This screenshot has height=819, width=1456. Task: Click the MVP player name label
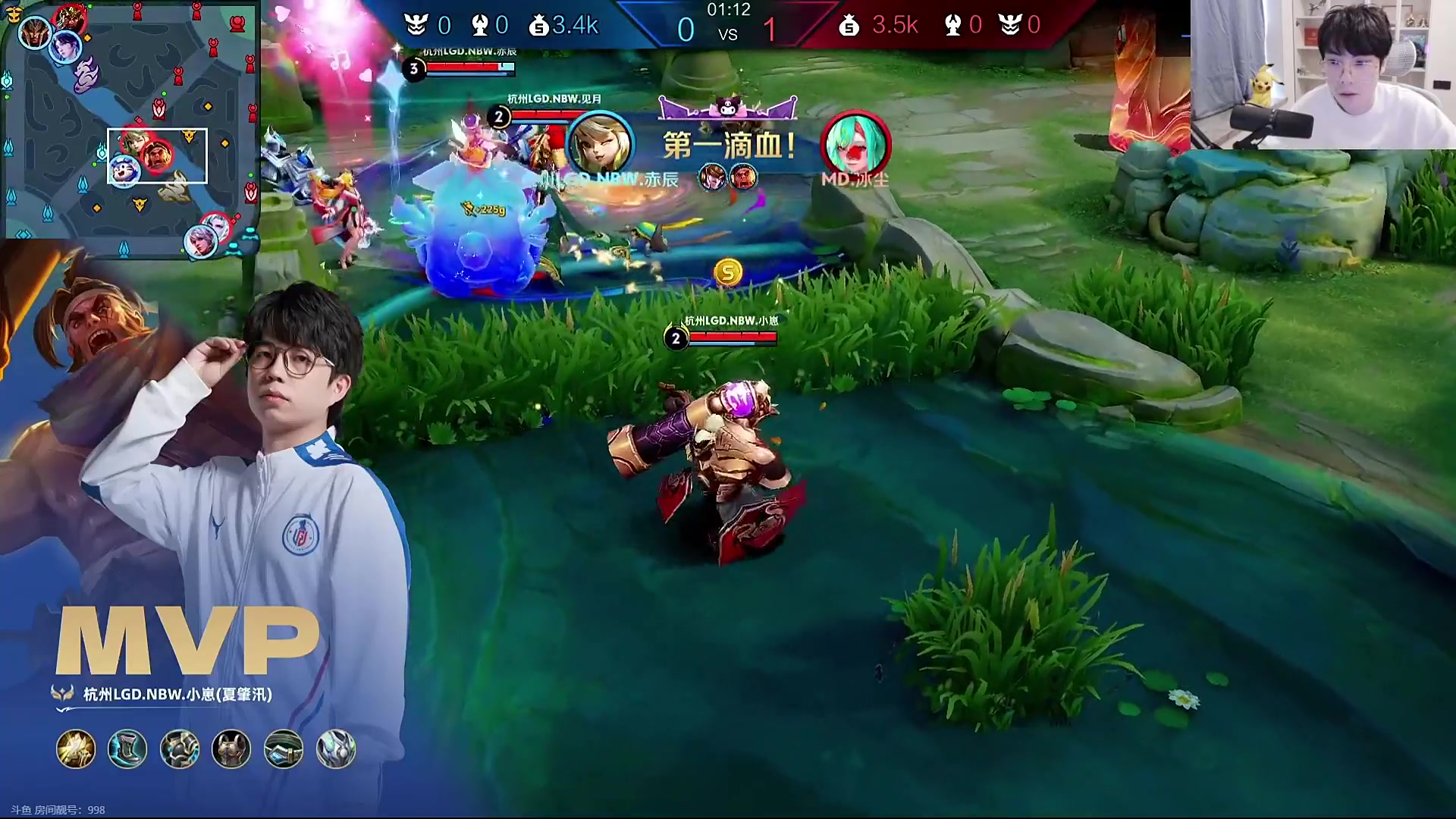pos(177,694)
